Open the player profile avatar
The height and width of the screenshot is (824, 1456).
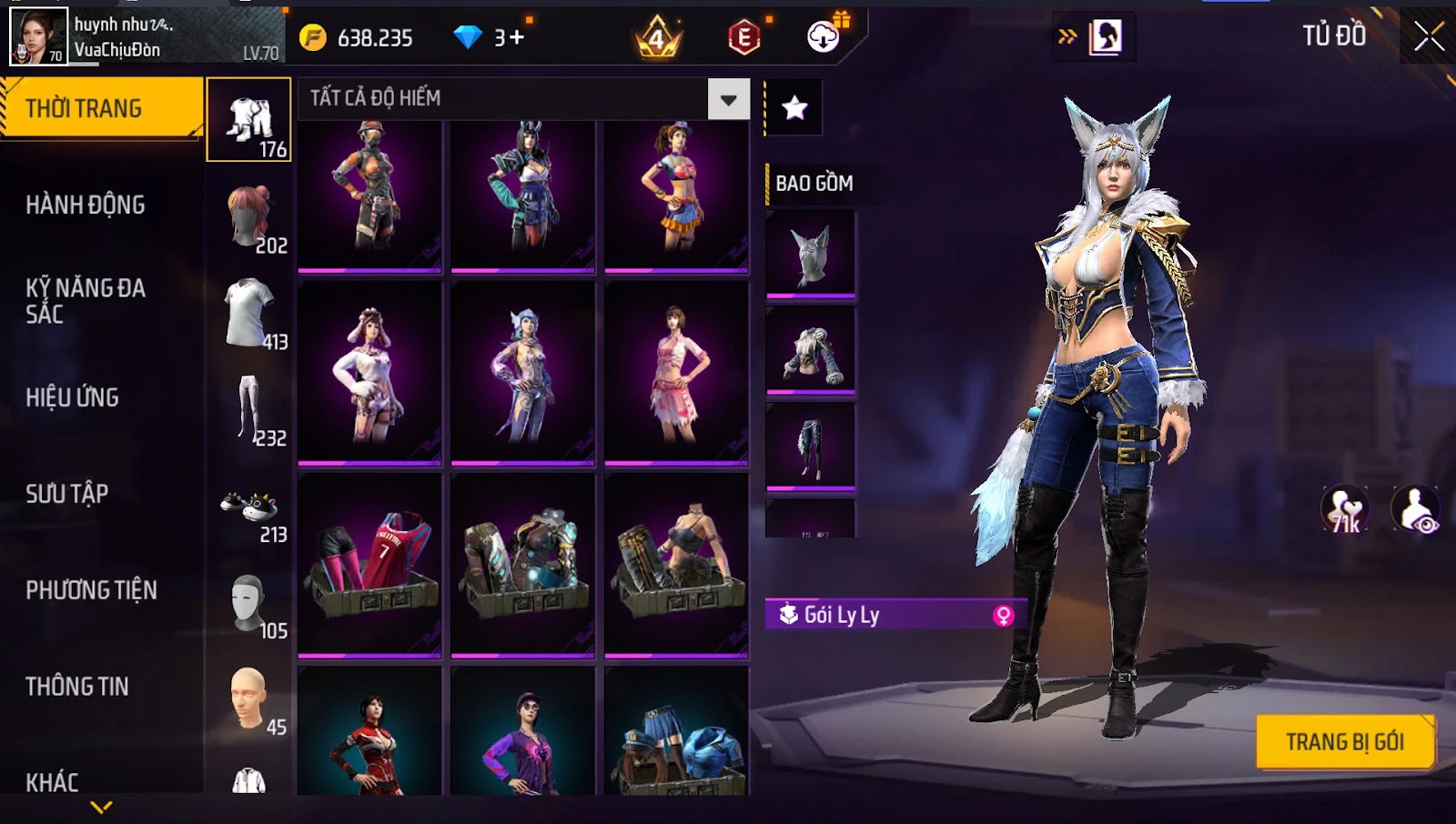pos(38,36)
